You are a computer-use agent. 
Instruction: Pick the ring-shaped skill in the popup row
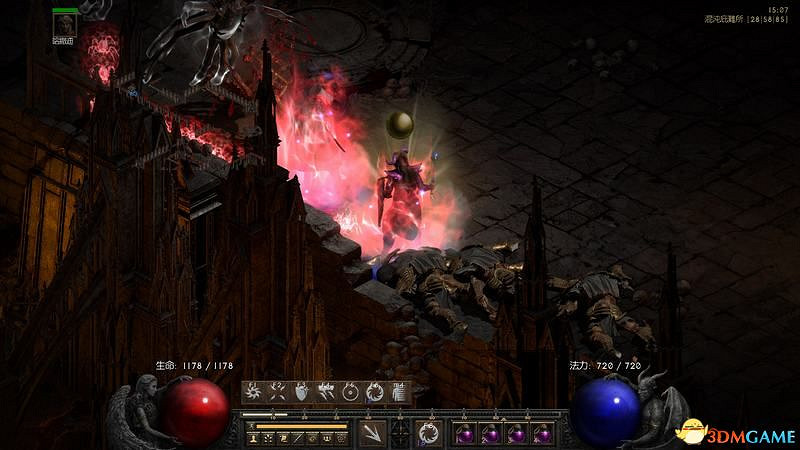[x=351, y=392]
